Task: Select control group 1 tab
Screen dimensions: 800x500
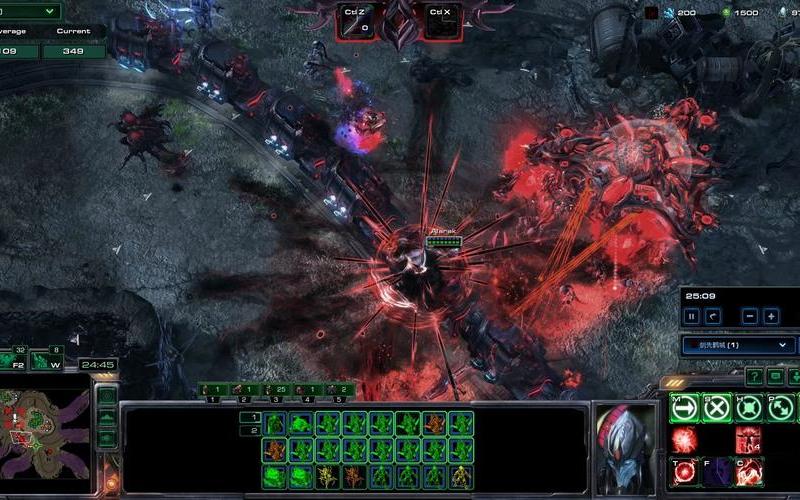Action: click(x=212, y=389)
